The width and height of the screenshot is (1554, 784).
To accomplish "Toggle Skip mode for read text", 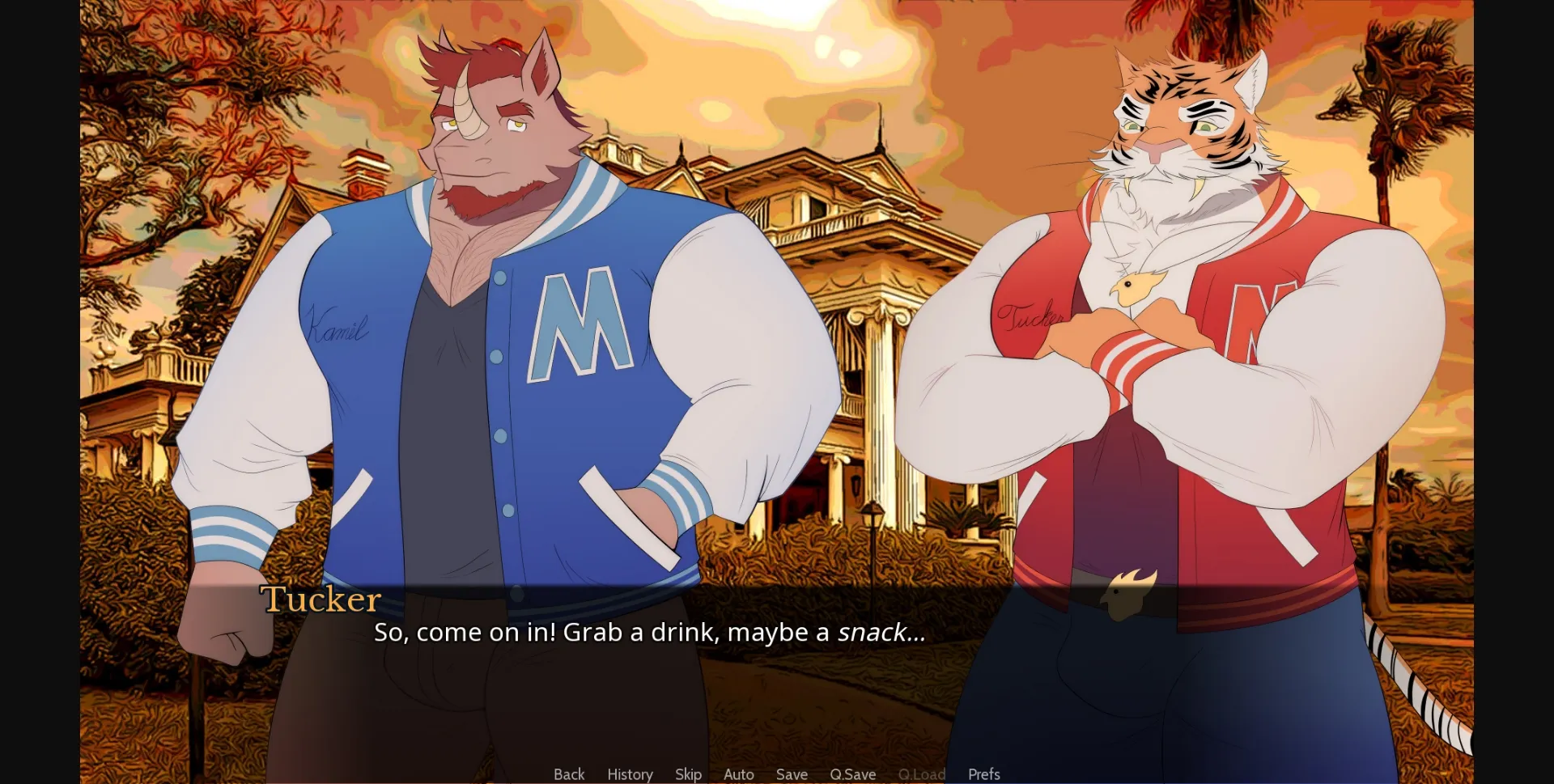I will 687,774.
